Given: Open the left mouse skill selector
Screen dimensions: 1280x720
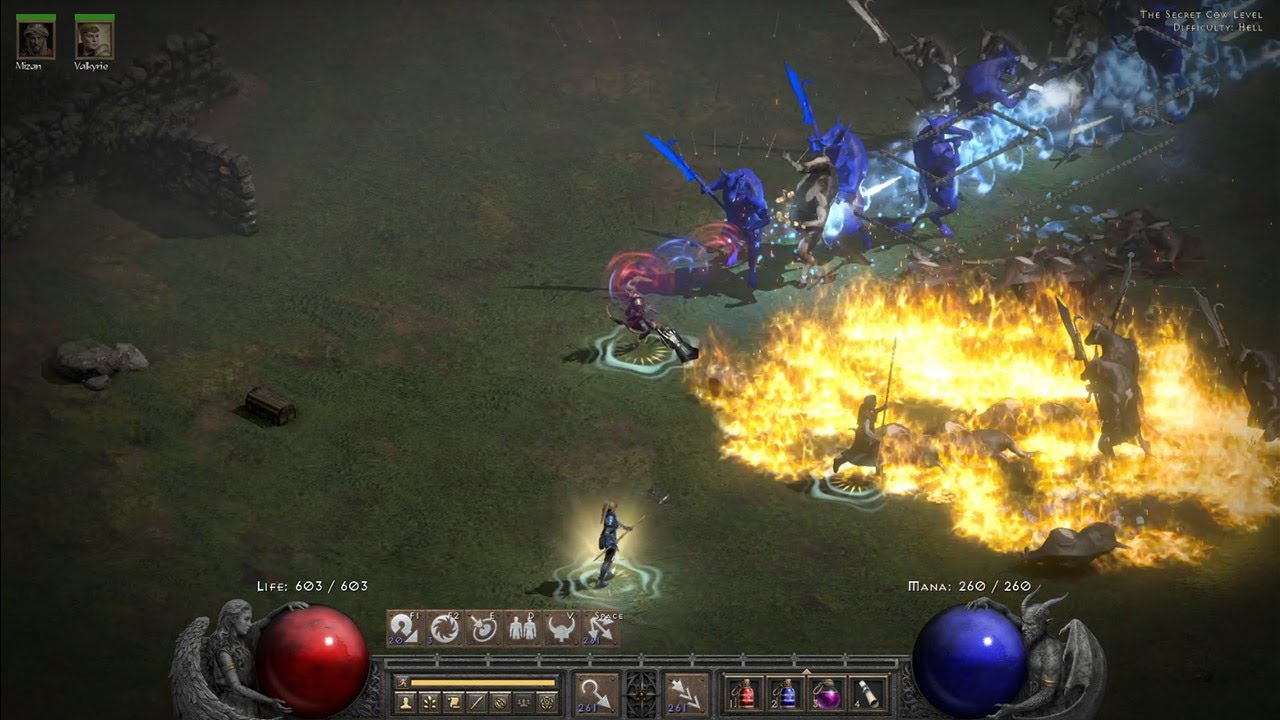Looking at the screenshot, I should 597,693.
